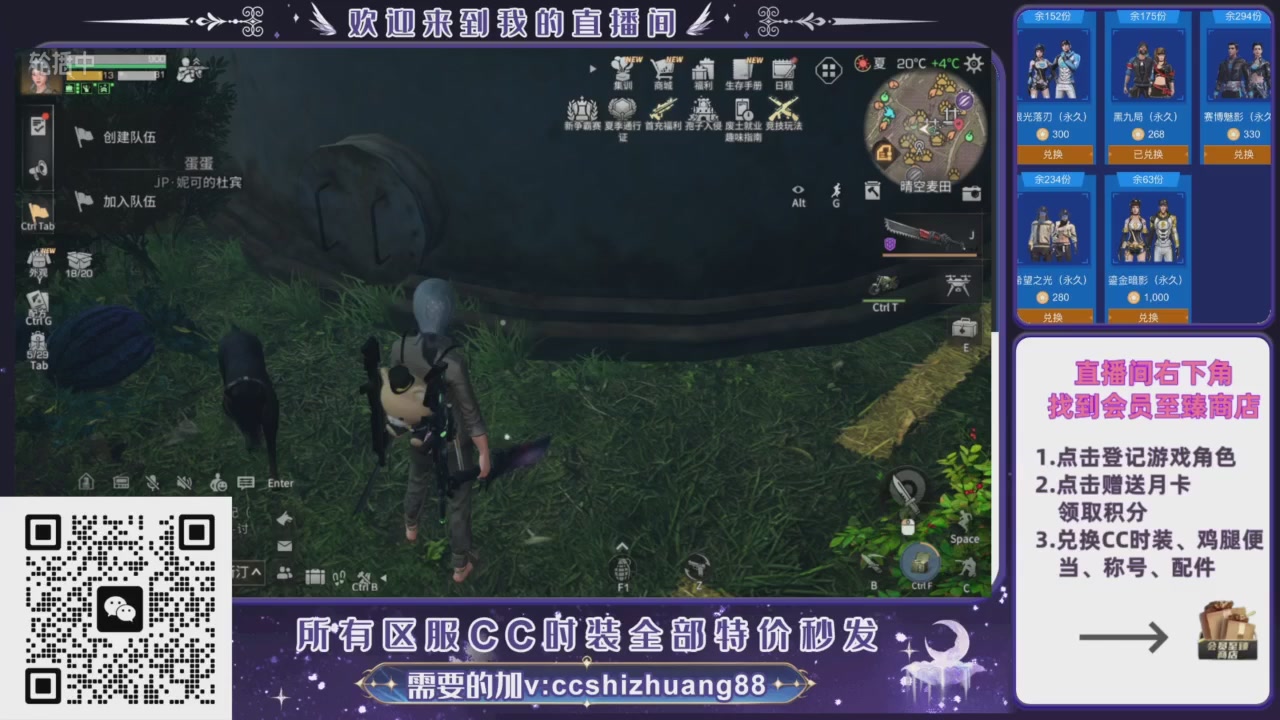1280x720 pixels.
Task: Expand the chevron next to the chat bar
Action: [x=256, y=570]
